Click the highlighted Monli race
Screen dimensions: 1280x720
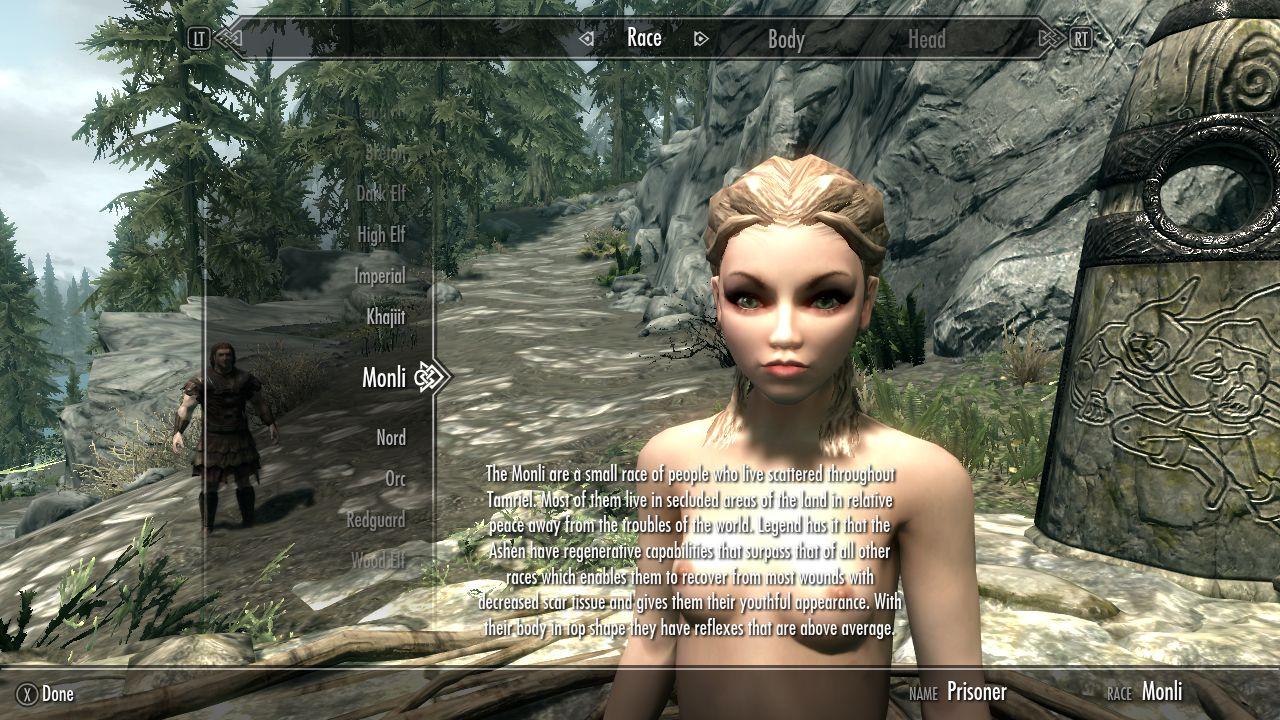click(384, 377)
